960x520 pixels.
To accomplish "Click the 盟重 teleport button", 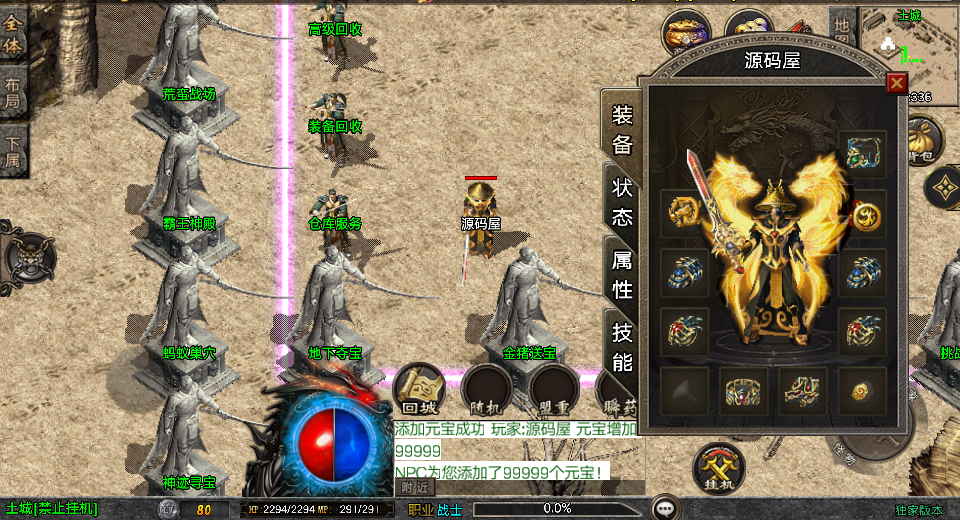I will 555,392.
